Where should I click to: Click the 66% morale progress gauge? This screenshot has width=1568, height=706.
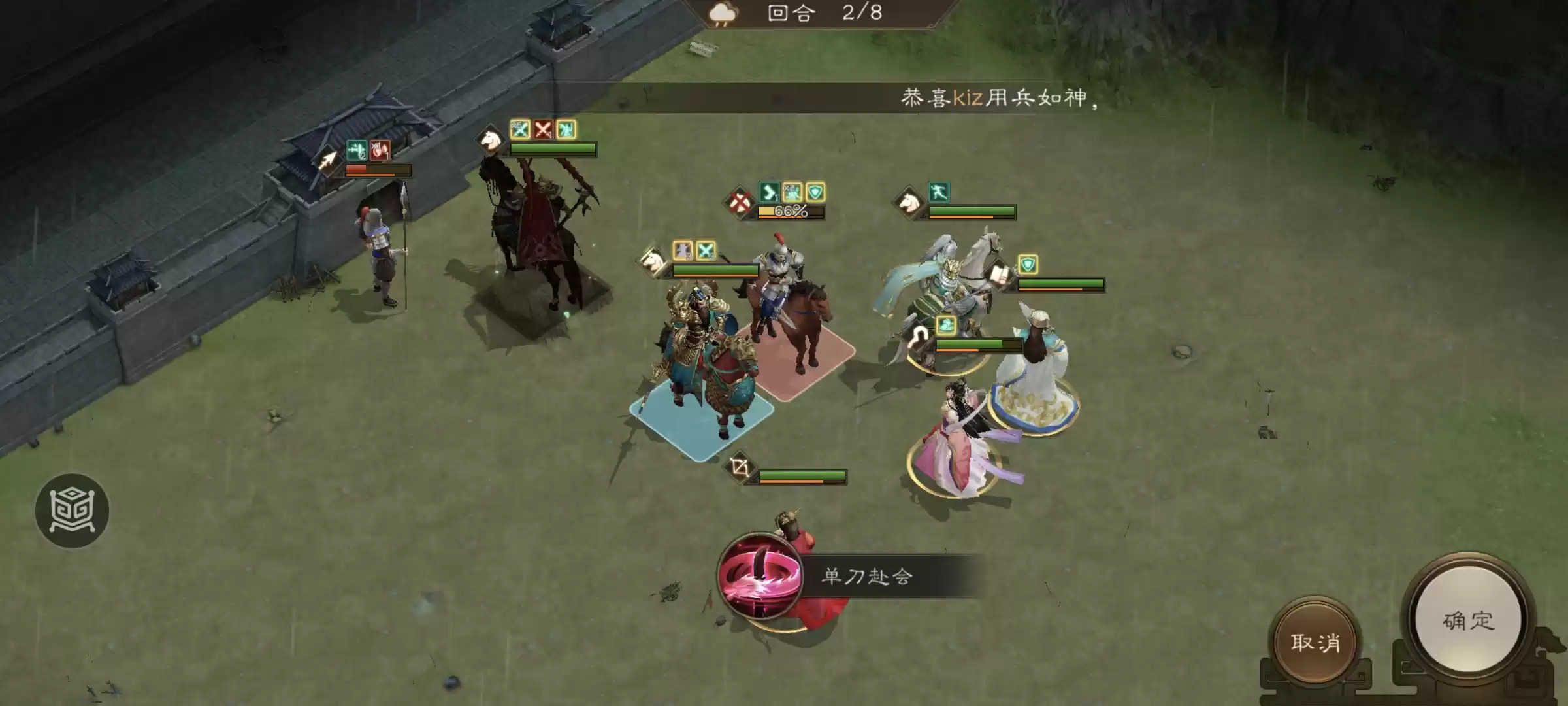click(x=791, y=211)
